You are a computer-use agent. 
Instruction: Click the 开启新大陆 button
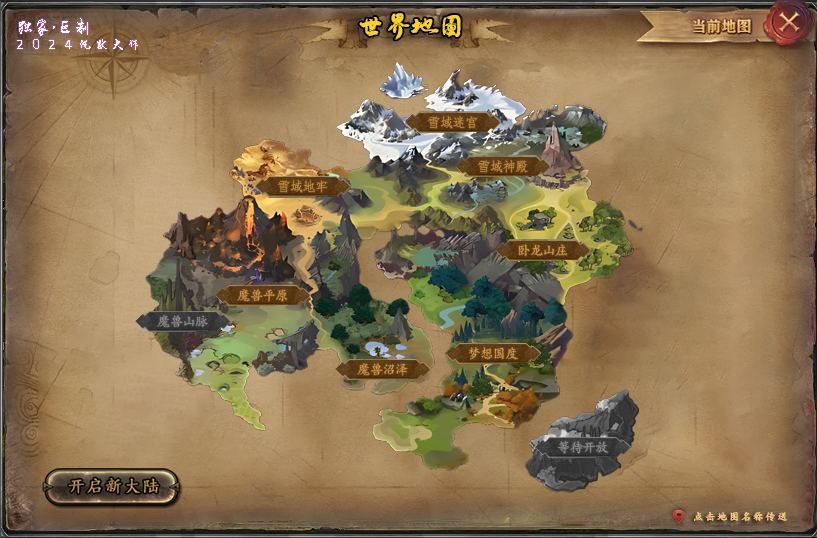[111, 487]
